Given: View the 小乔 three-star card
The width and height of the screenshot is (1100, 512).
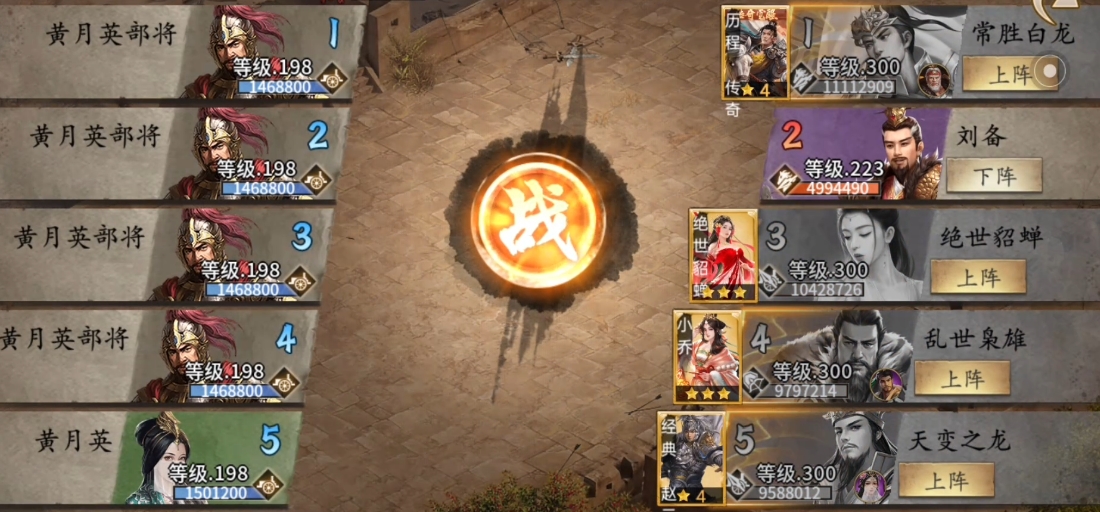Looking at the screenshot, I should point(706,356).
